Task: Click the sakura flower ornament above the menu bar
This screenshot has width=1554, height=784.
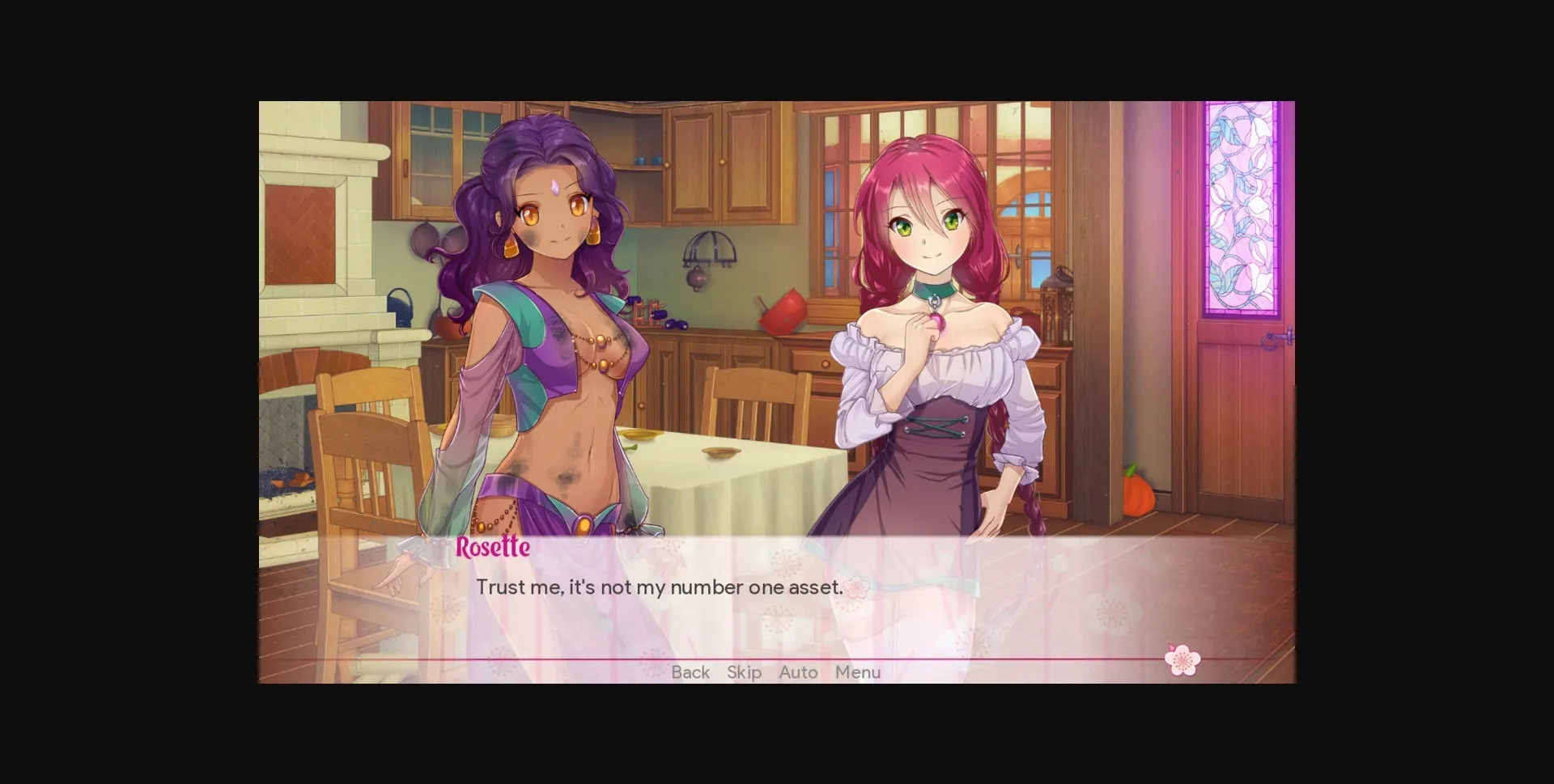Action: click(x=1182, y=659)
